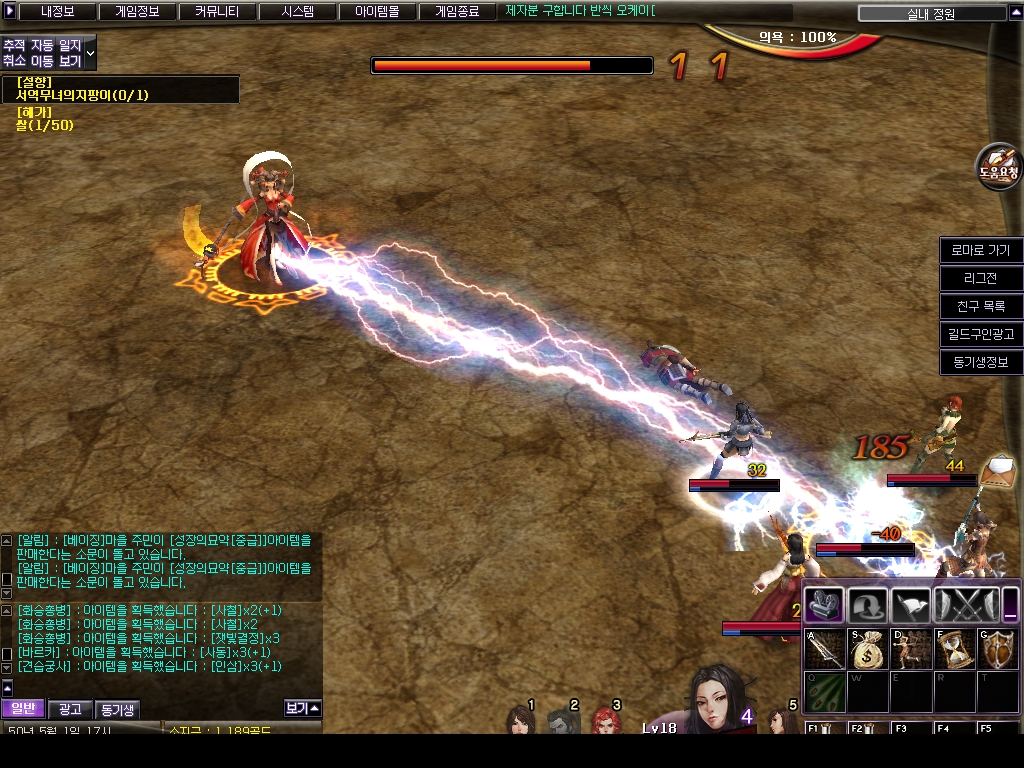Activate the hourglass skill icon
Image resolution: width=1024 pixels, height=768 pixels.
click(954, 650)
